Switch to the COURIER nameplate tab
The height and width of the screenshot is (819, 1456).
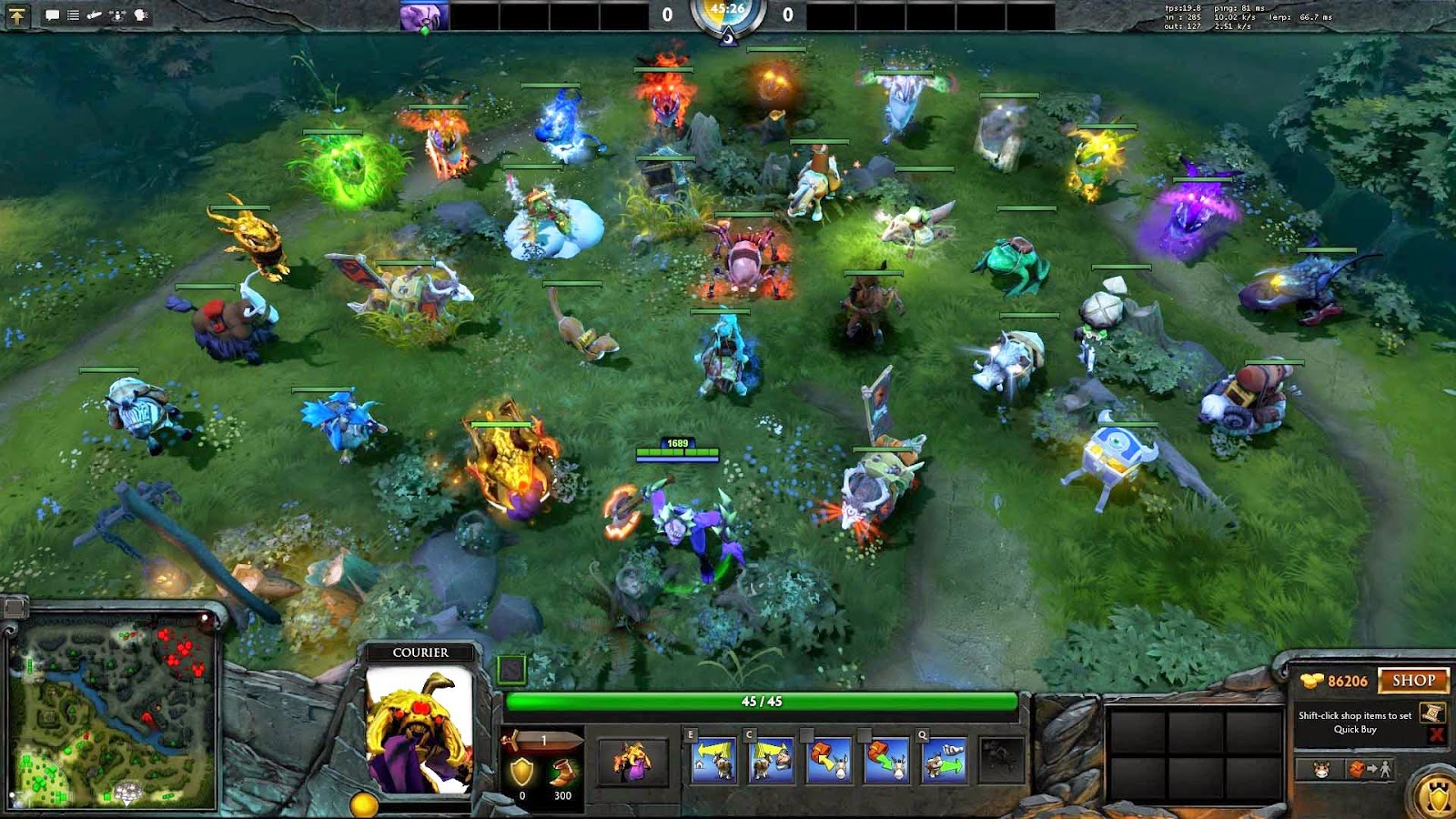click(x=420, y=652)
